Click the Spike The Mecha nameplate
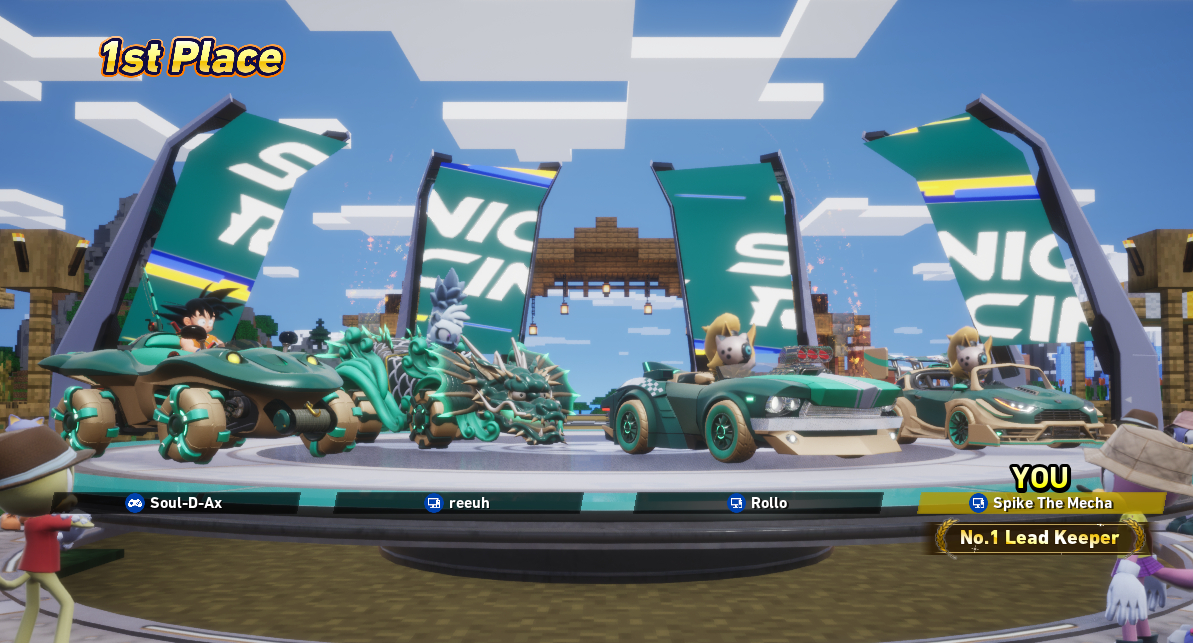The width and height of the screenshot is (1193, 643). tap(1042, 503)
